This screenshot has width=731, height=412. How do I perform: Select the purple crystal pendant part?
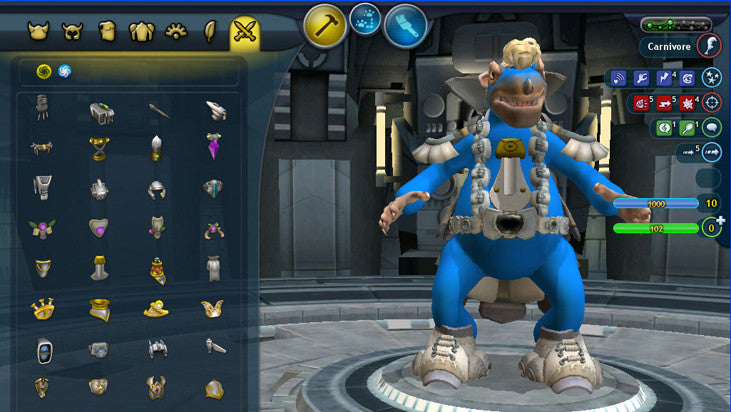click(x=214, y=147)
